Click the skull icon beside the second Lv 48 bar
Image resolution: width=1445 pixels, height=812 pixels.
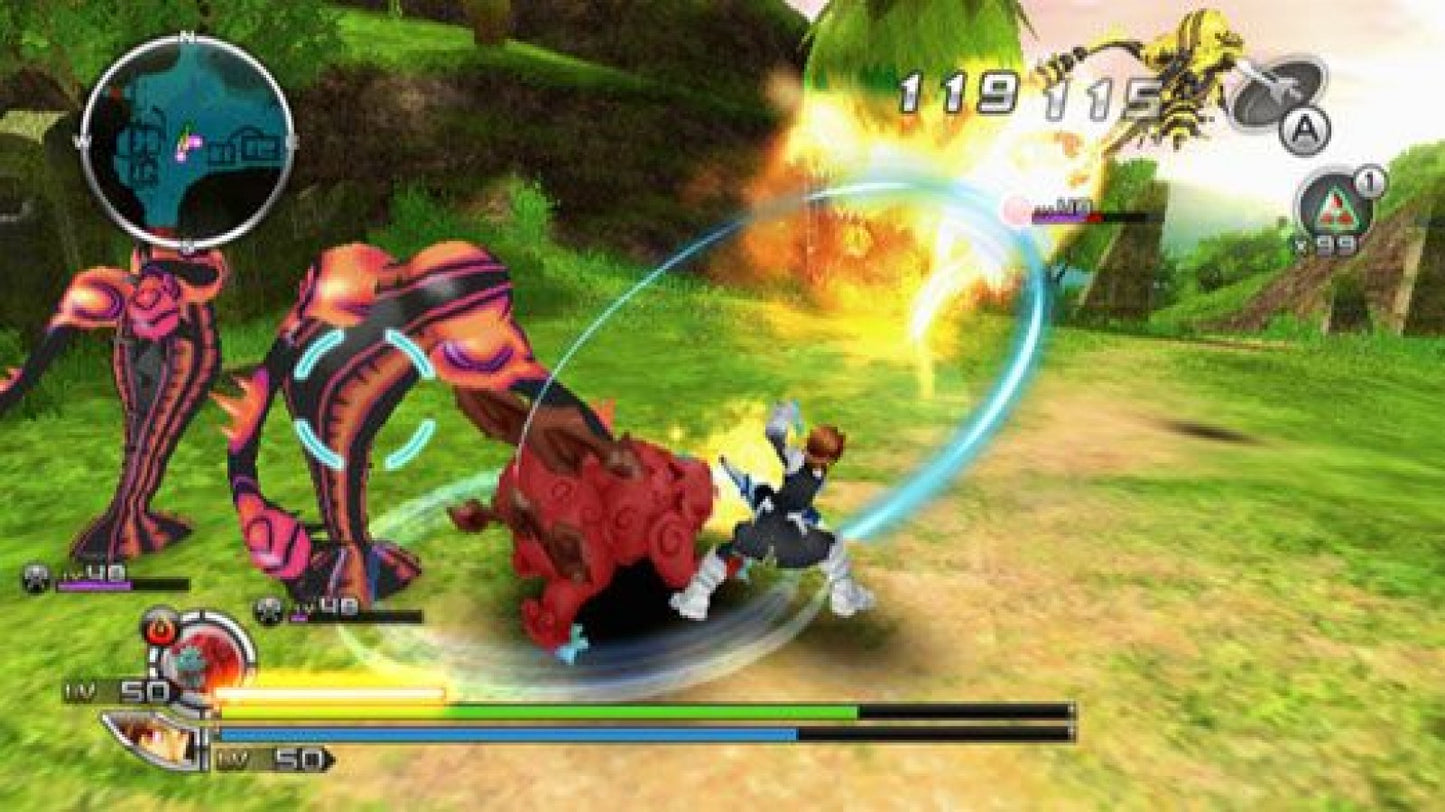[x=266, y=604]
